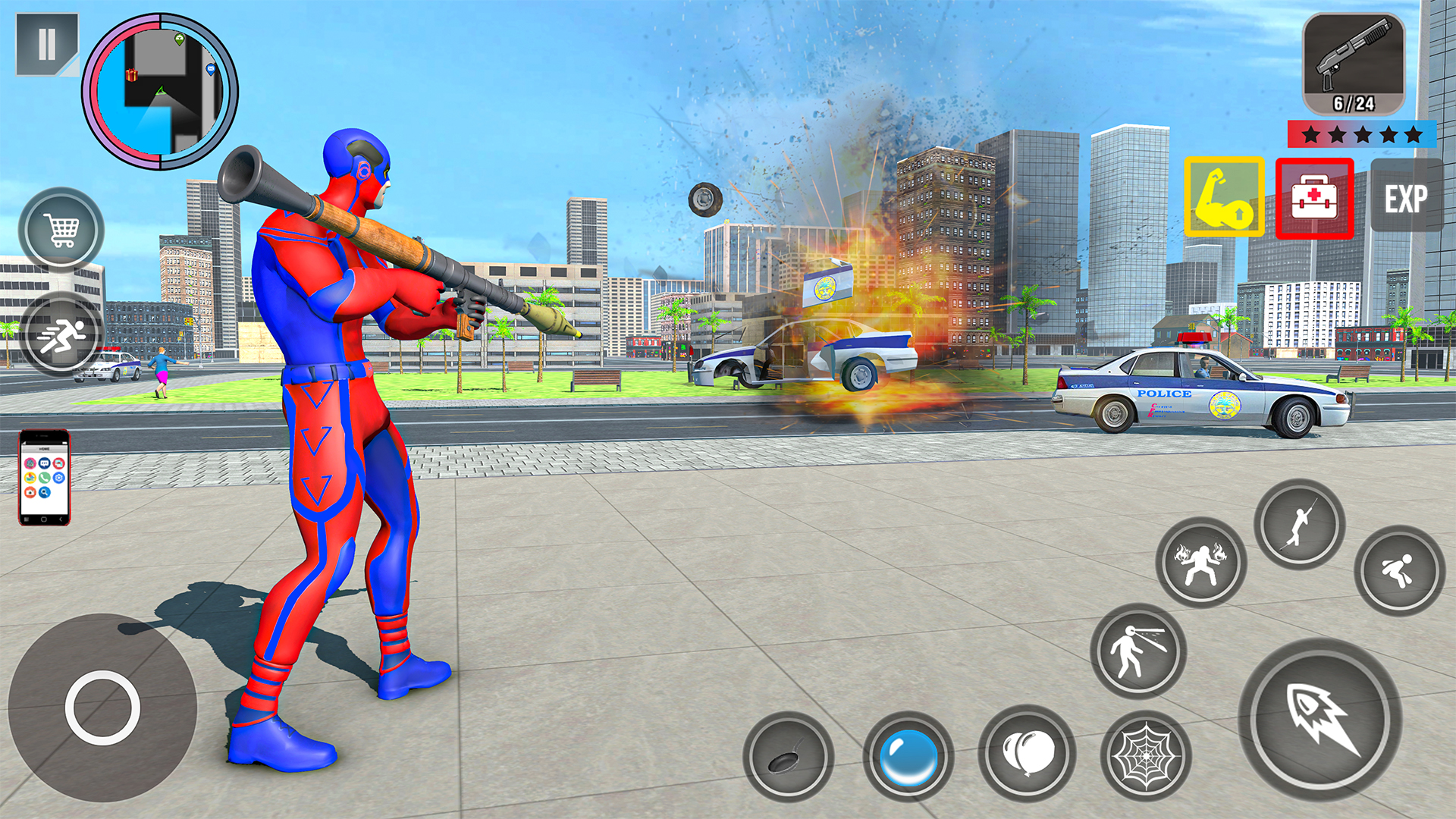
Task: Tap the wanted star rating bar
Action: click(1361, 135)
